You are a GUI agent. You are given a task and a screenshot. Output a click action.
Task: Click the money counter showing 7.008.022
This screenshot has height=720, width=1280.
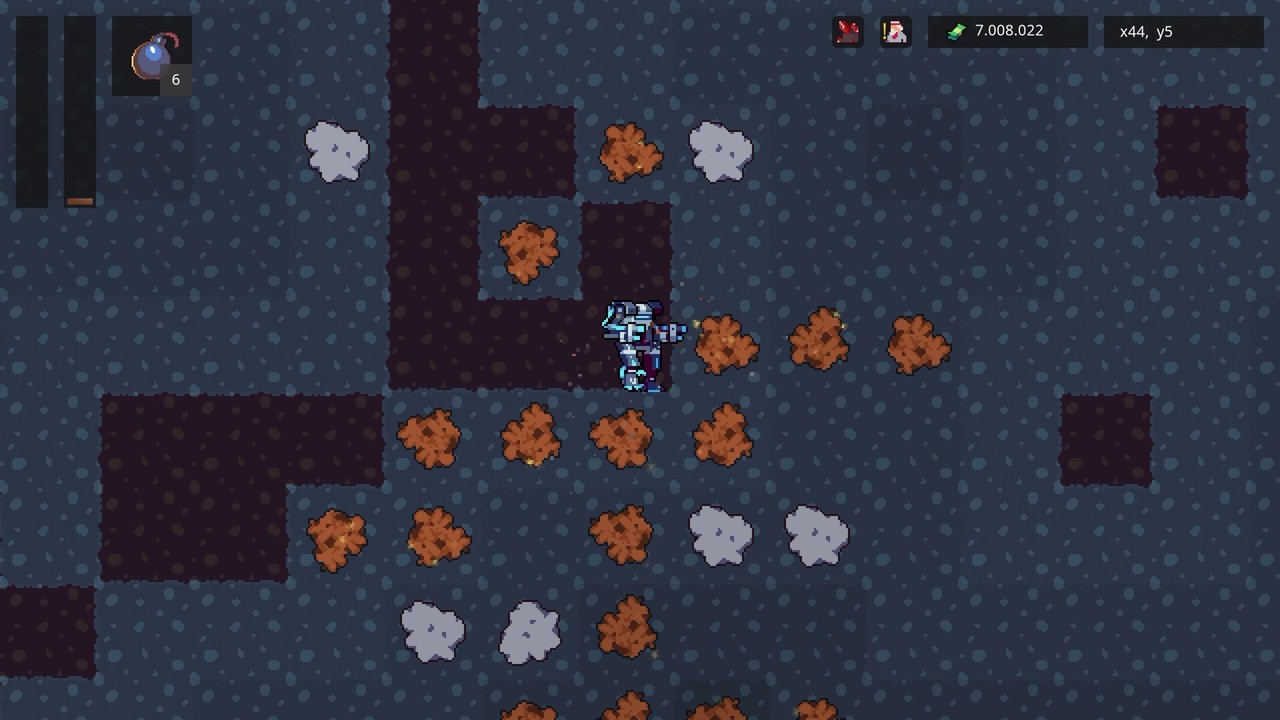1012,31
